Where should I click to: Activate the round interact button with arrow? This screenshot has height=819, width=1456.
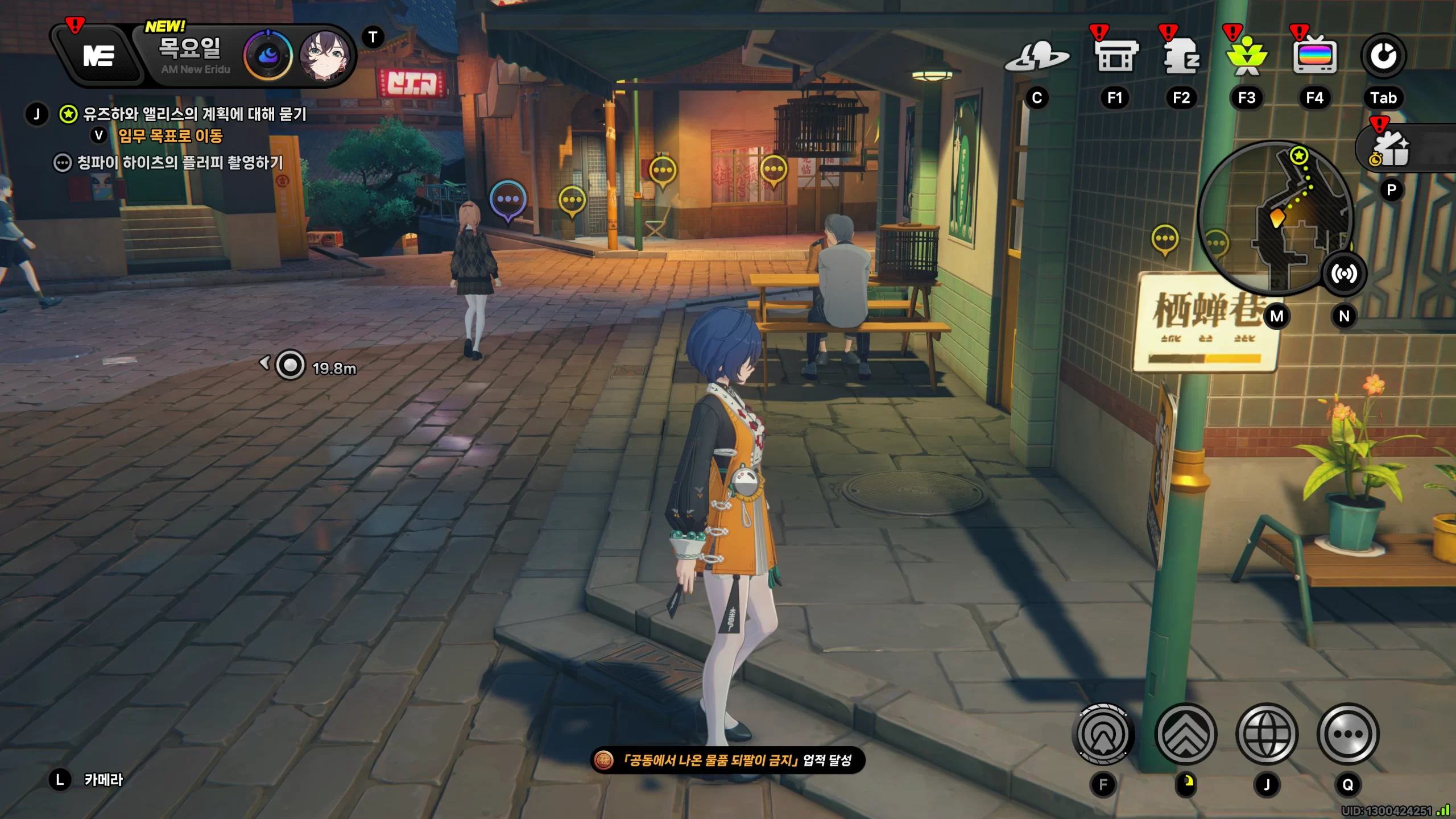[x=1103, y=734]
